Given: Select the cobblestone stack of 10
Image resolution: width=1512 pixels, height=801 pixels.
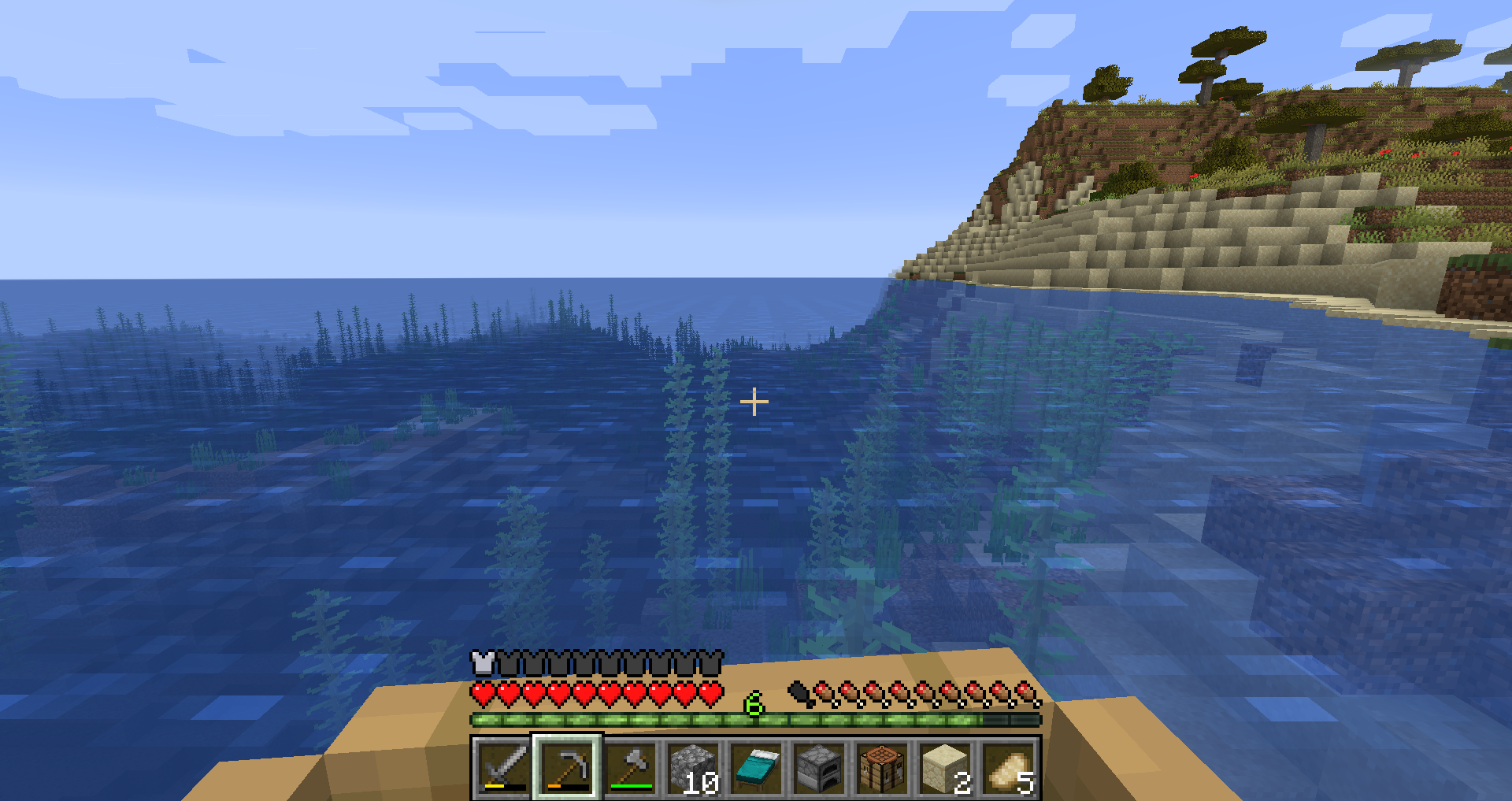Looking at the screenshot, I should click(x=693, y=768).
